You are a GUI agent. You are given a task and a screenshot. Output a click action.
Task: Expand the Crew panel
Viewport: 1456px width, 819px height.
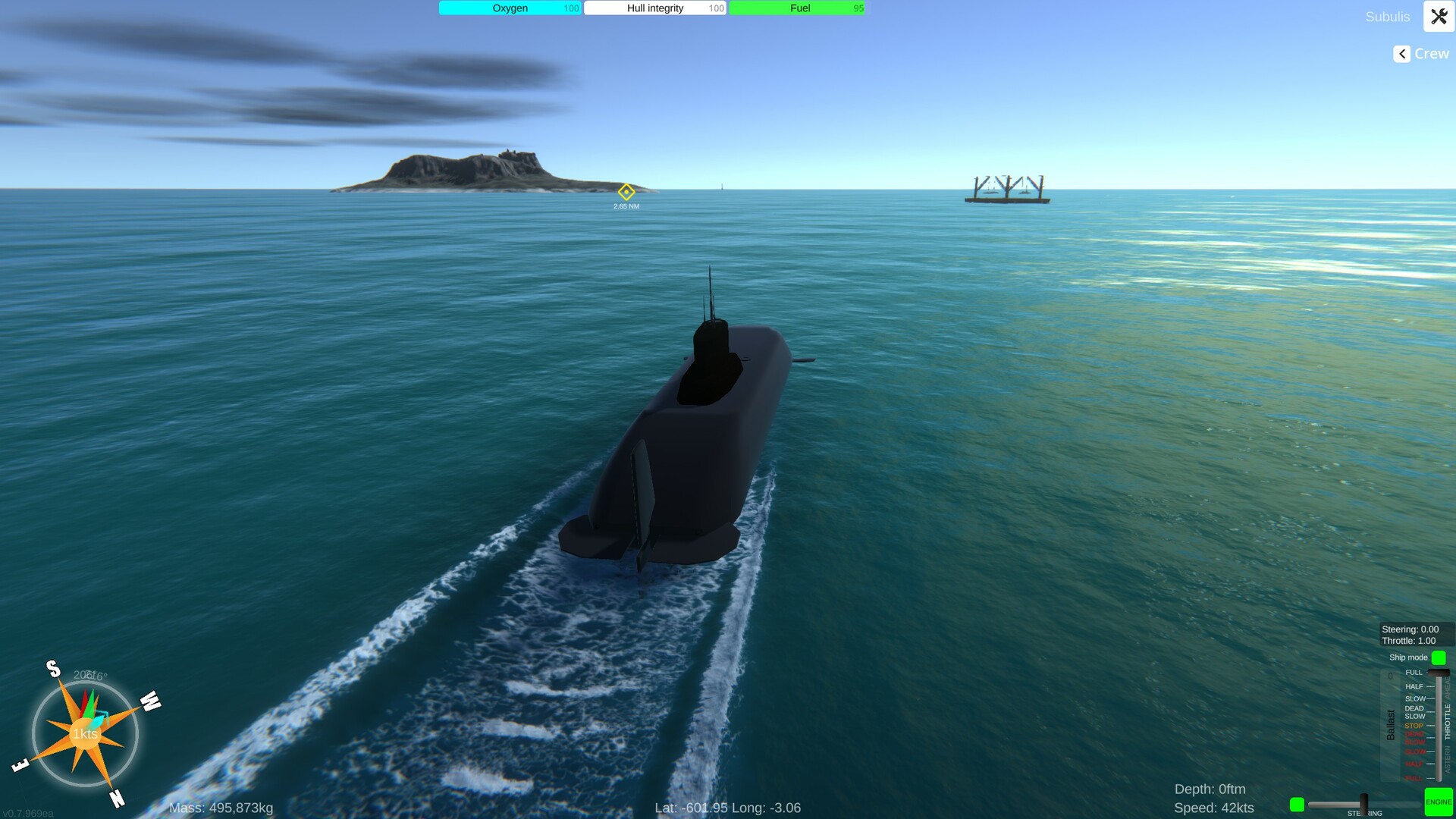(1401, 54)
